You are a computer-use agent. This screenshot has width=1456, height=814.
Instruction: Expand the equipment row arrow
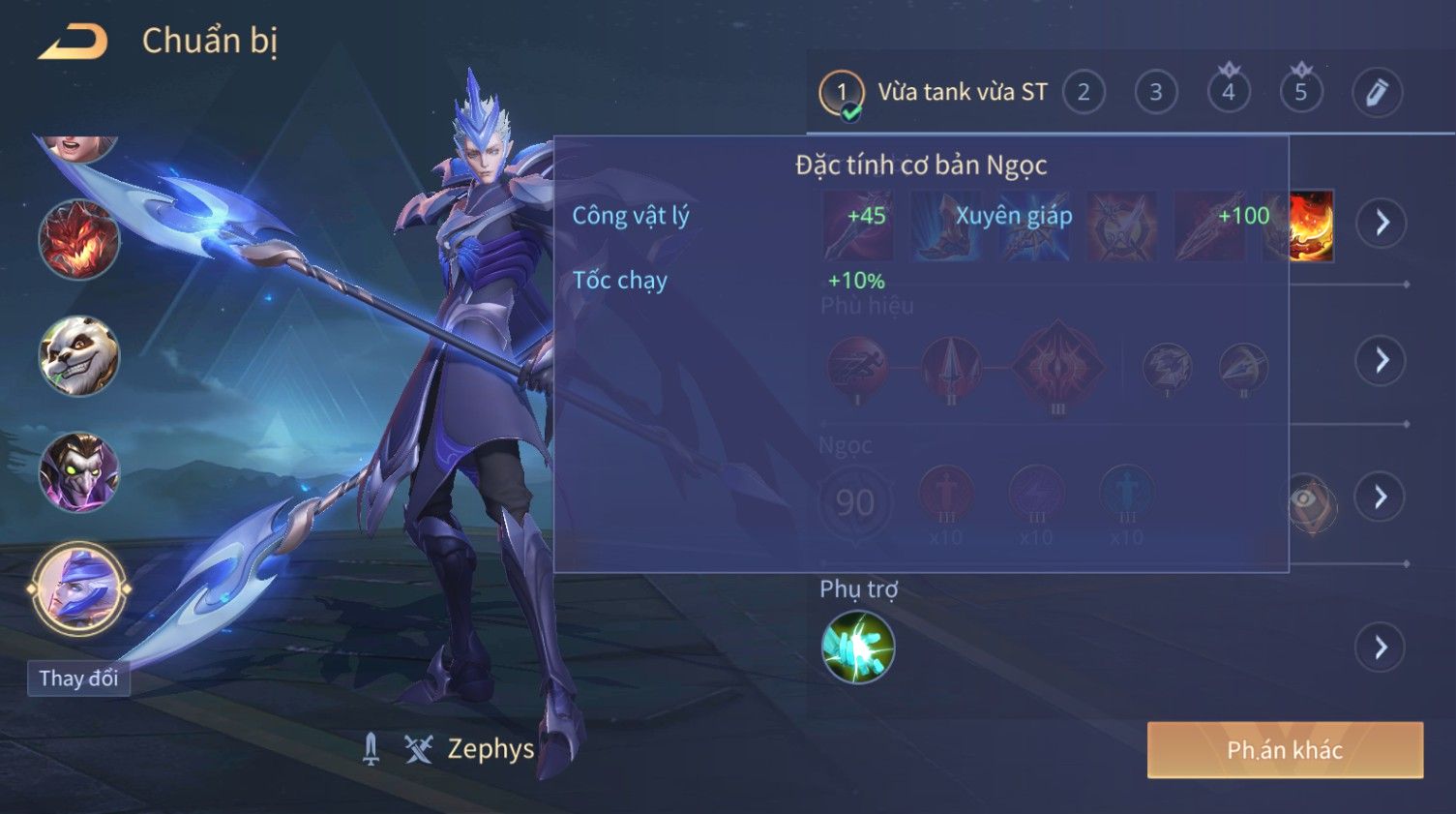pos(1381,223)
